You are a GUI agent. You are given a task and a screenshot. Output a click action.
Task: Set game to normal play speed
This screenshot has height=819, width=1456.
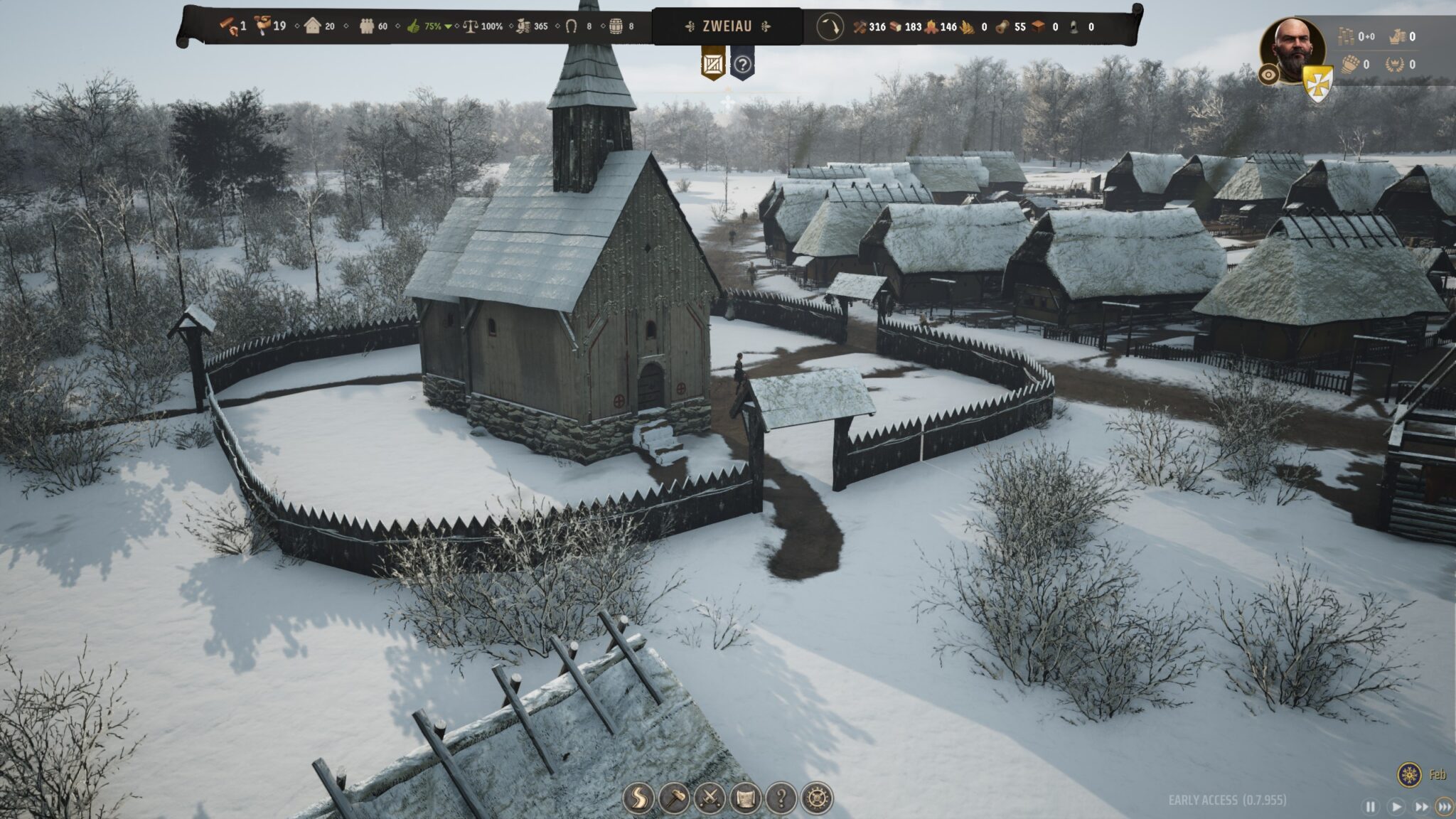click(1396, 806)
